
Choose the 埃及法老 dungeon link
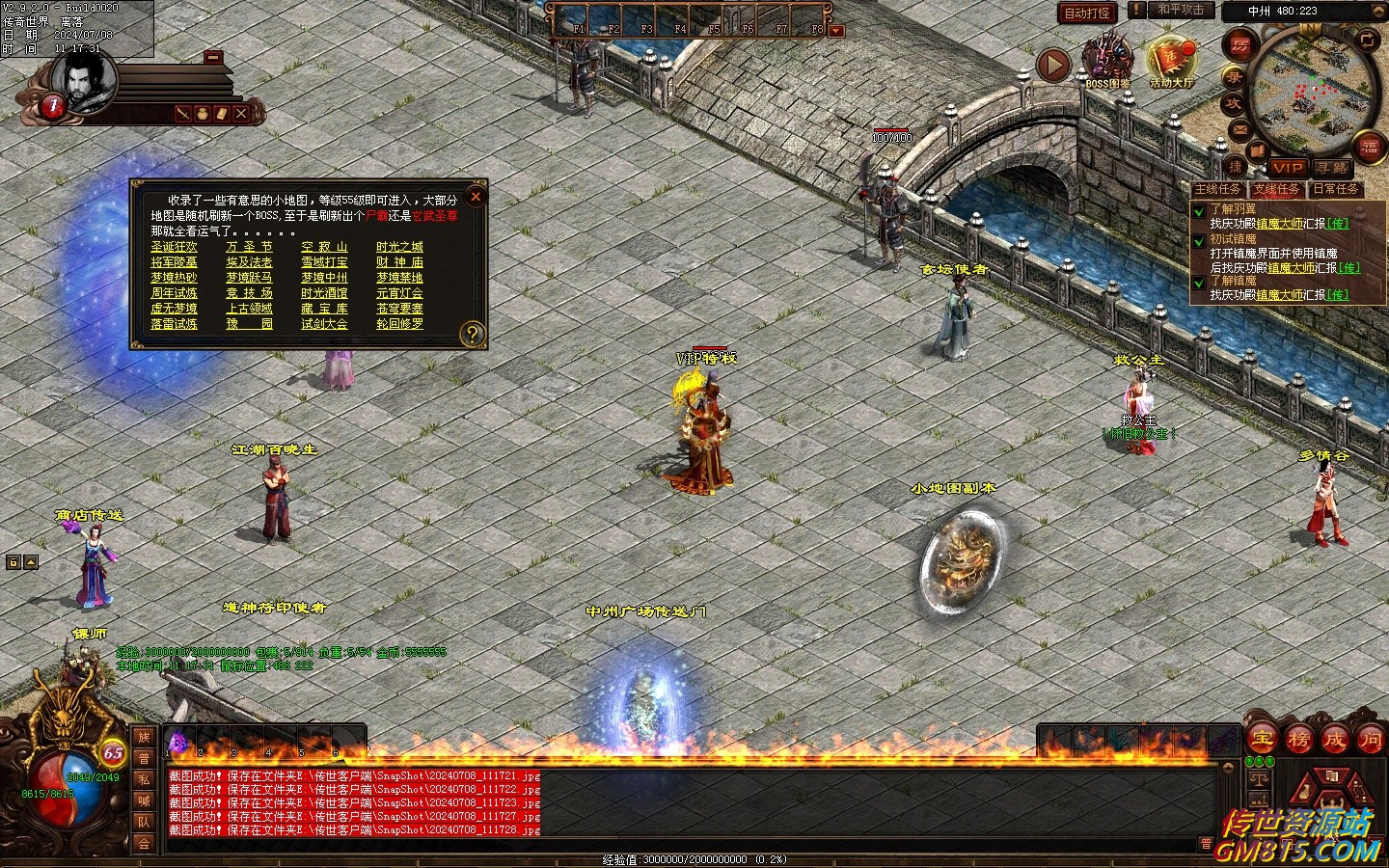tap(249, 262)
